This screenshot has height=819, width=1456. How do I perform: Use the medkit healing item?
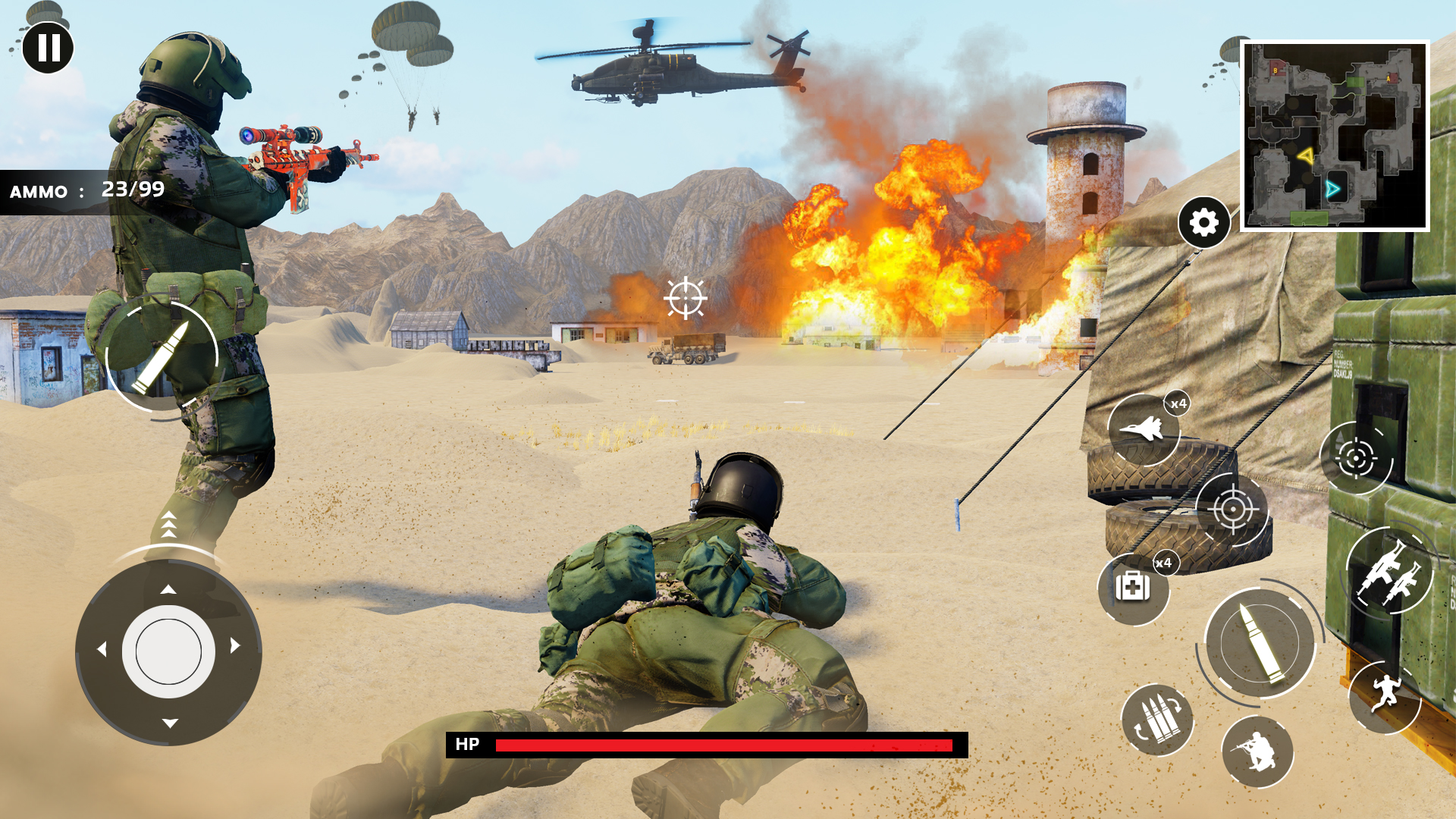pos(1133,588)
